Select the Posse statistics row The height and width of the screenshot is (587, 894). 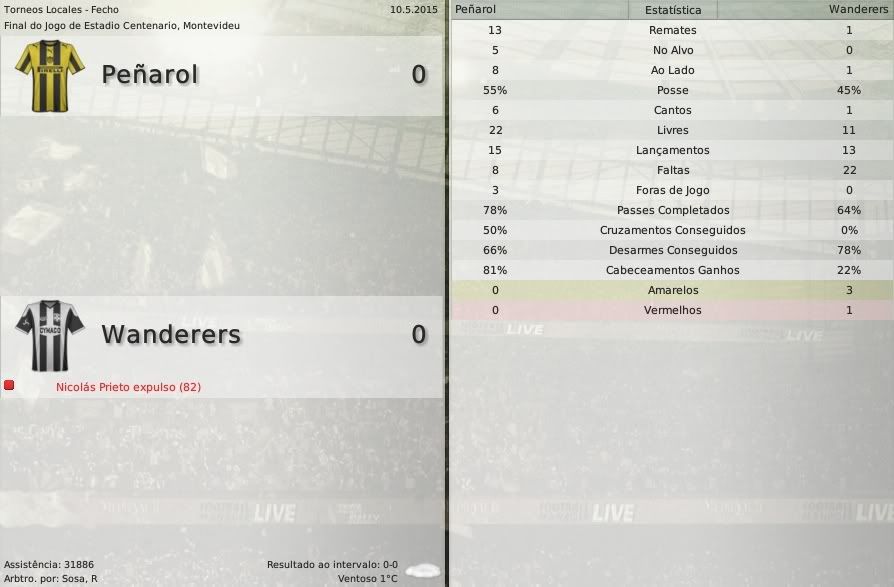tap(672, 90)
